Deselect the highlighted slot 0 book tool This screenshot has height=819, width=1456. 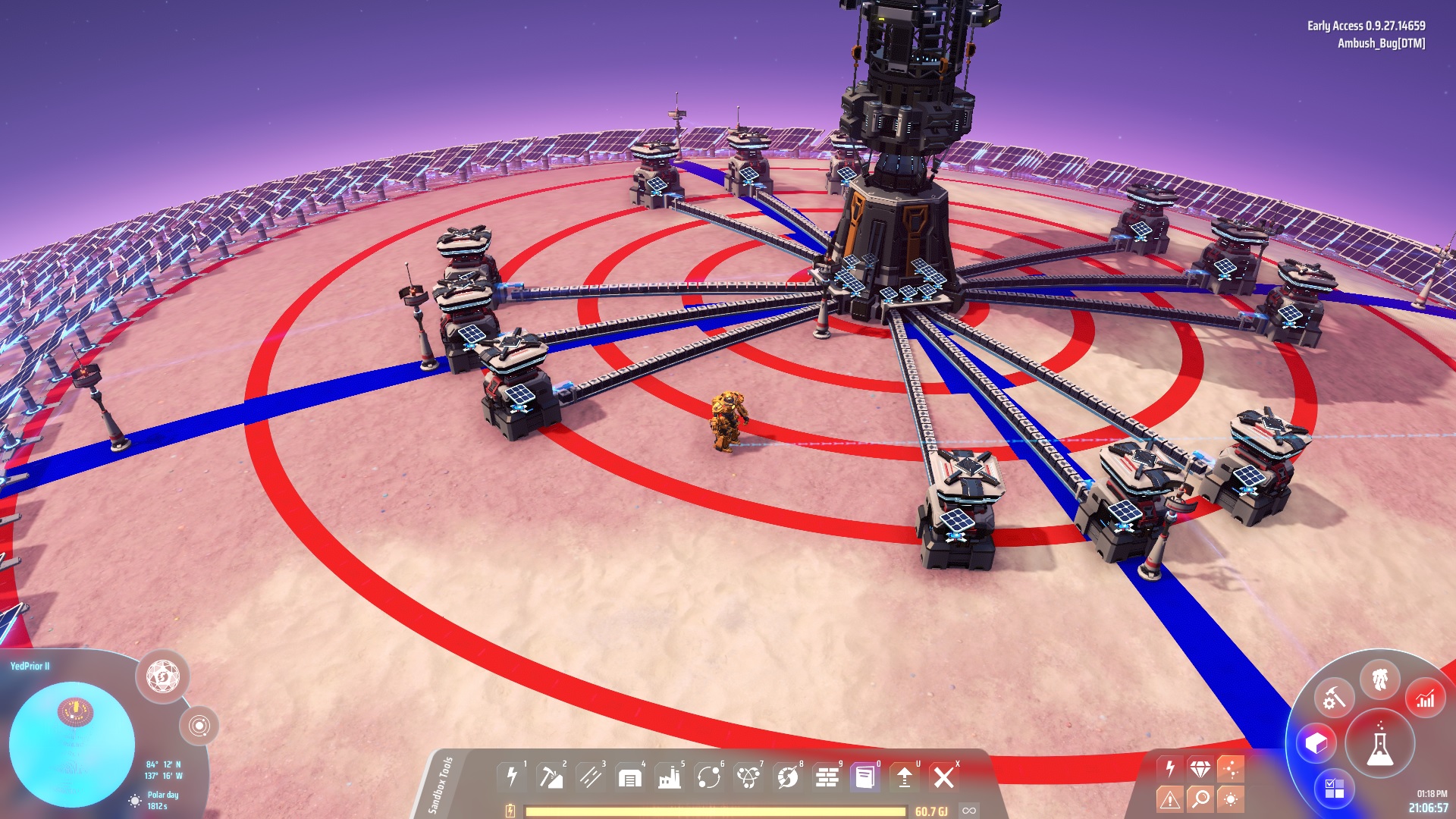864,776
